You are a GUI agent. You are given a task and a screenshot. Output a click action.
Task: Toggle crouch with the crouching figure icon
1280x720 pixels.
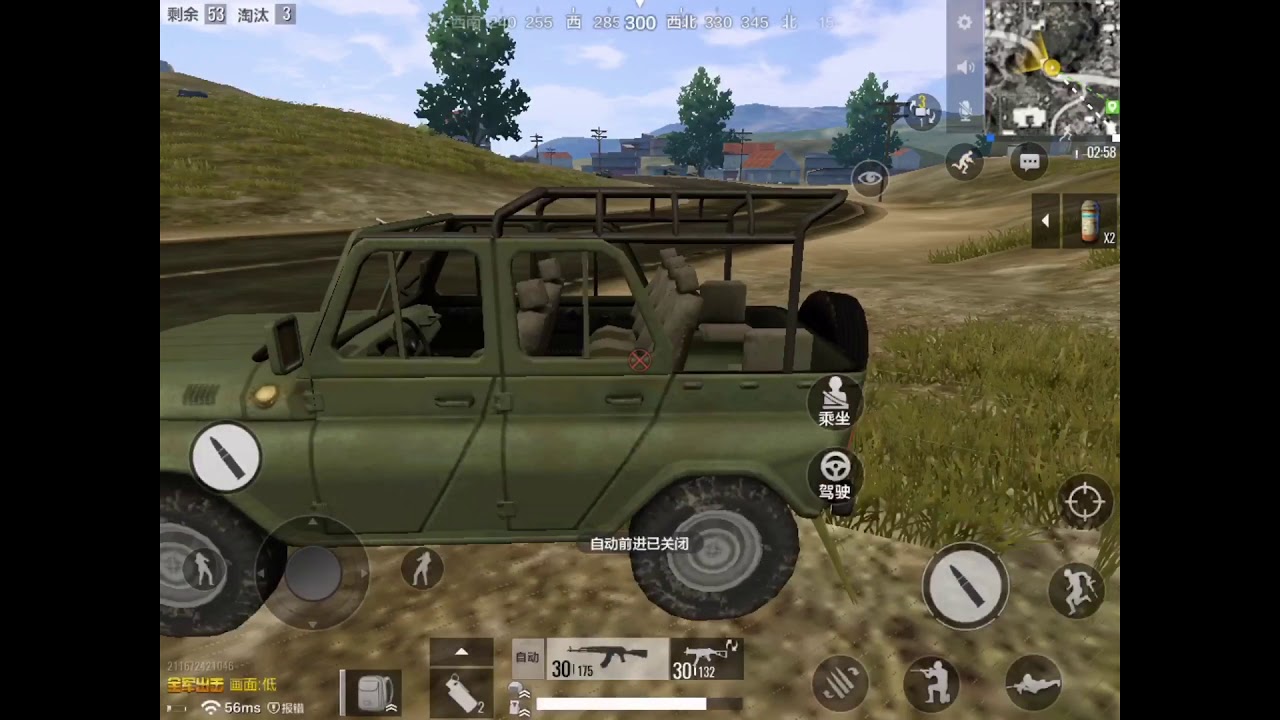pyautogui.click(x=933, y=683)
